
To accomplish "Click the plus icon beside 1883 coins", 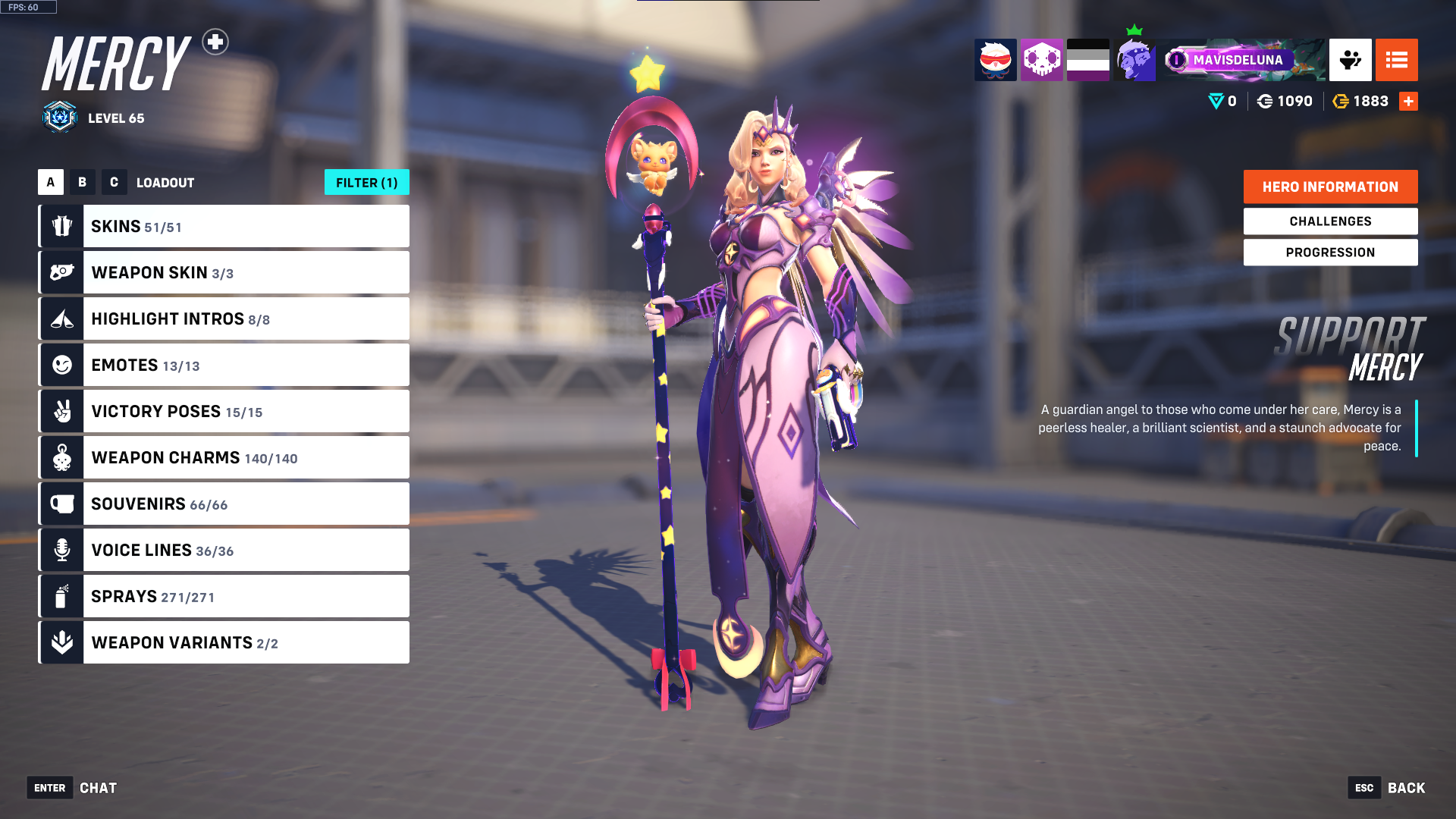I will click(x=1408, y=101).
